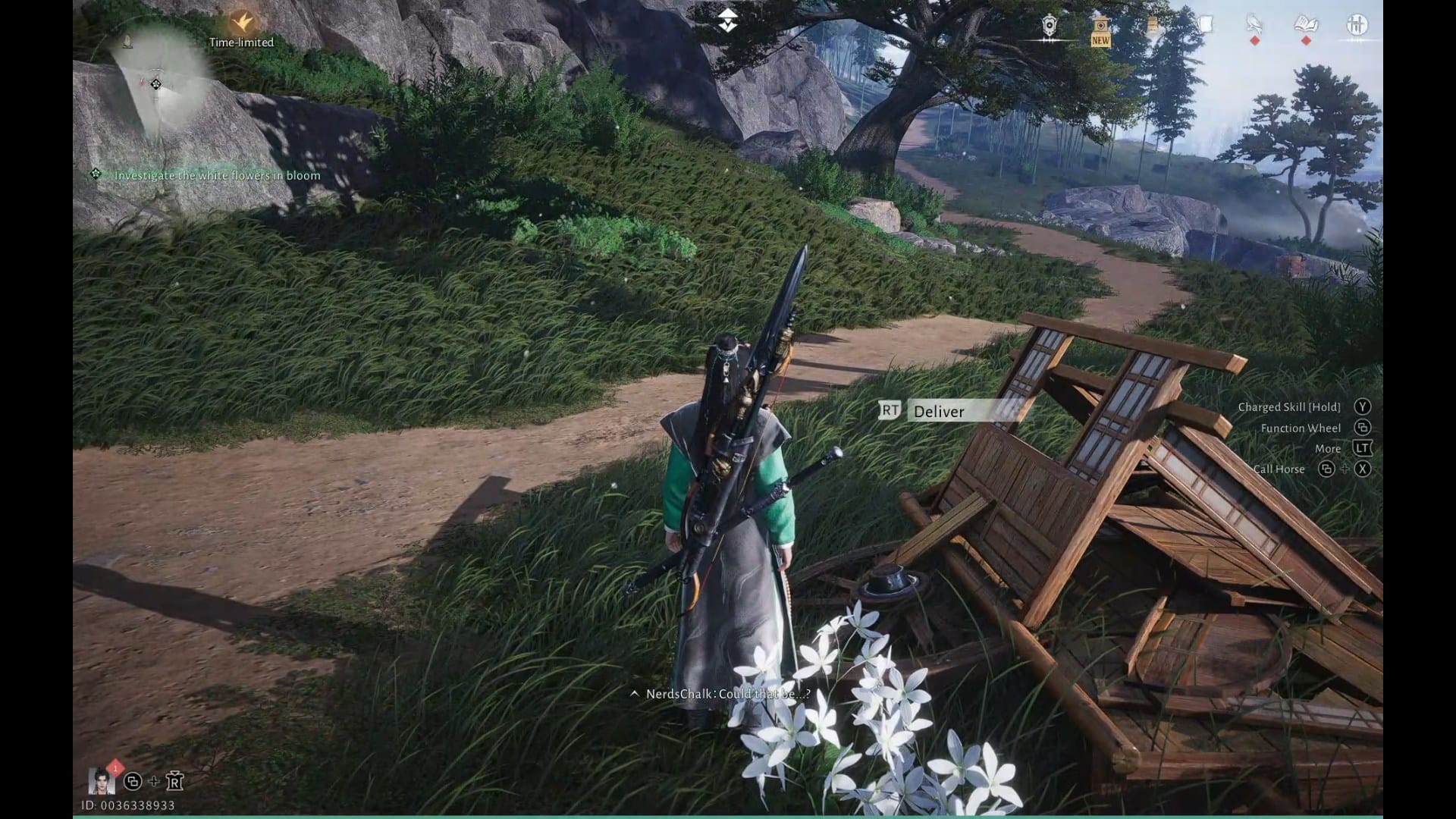Open the white scroll page icon
The height and width of the screenshot is (819, 1456).
[1204, 26]
